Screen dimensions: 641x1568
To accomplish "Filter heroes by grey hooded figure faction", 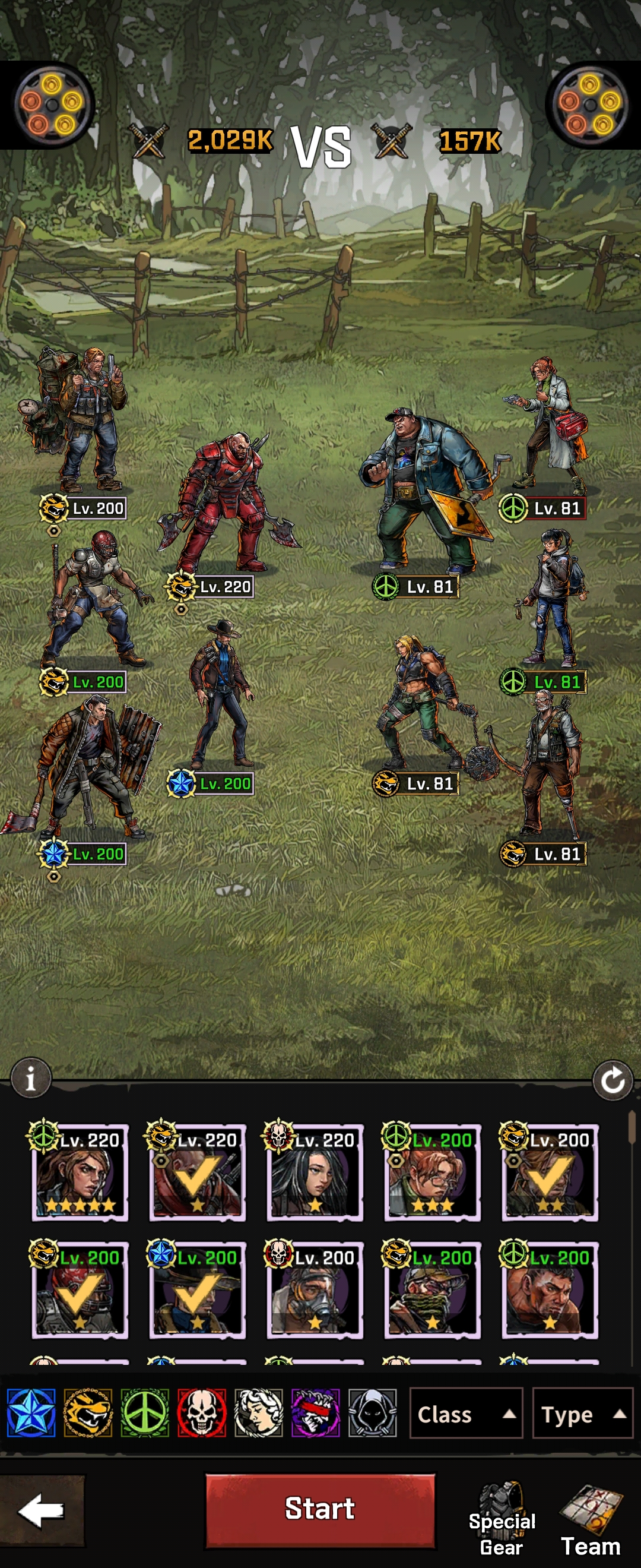I will (373, 1413).
